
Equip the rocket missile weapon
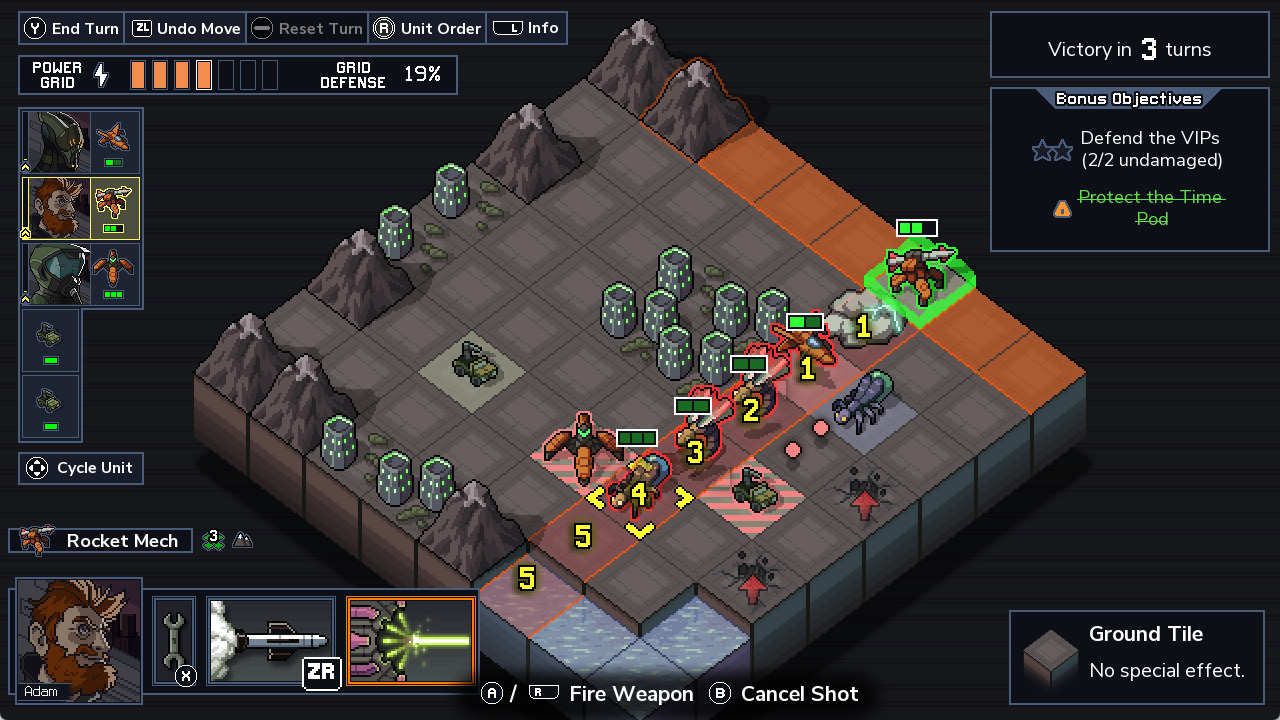point(270,640)
